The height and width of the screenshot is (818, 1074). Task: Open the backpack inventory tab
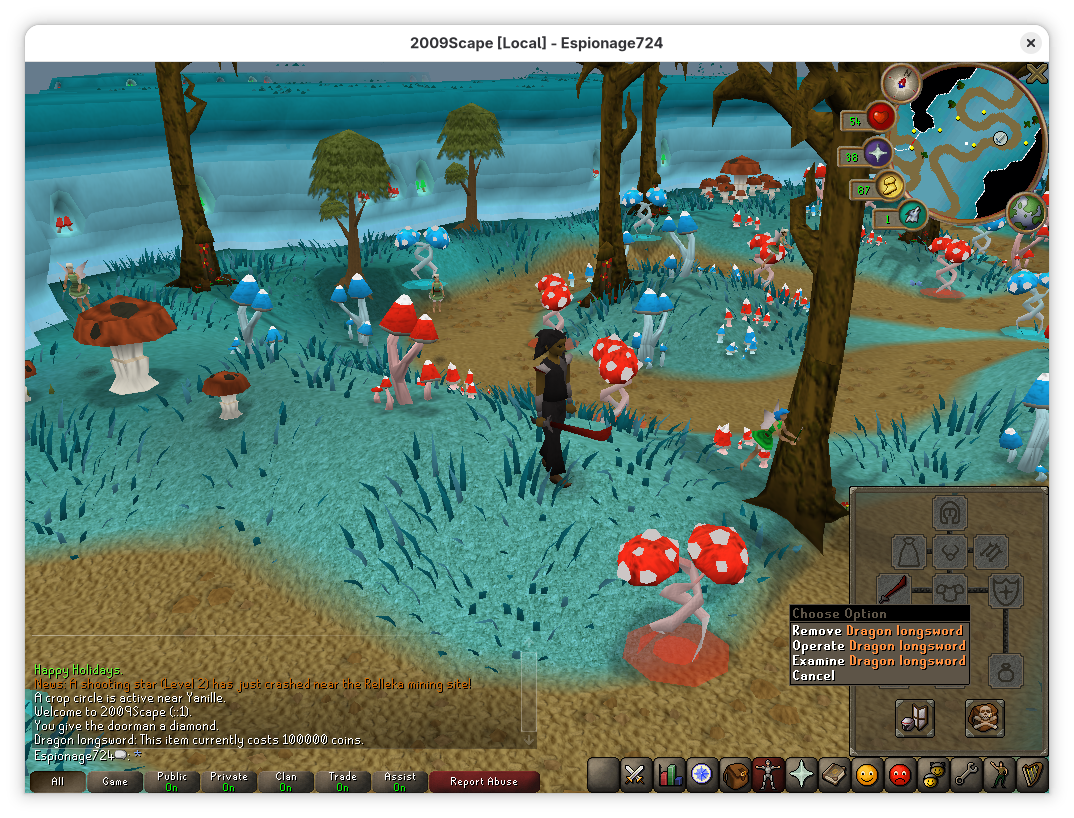click(x=735, y=775)
